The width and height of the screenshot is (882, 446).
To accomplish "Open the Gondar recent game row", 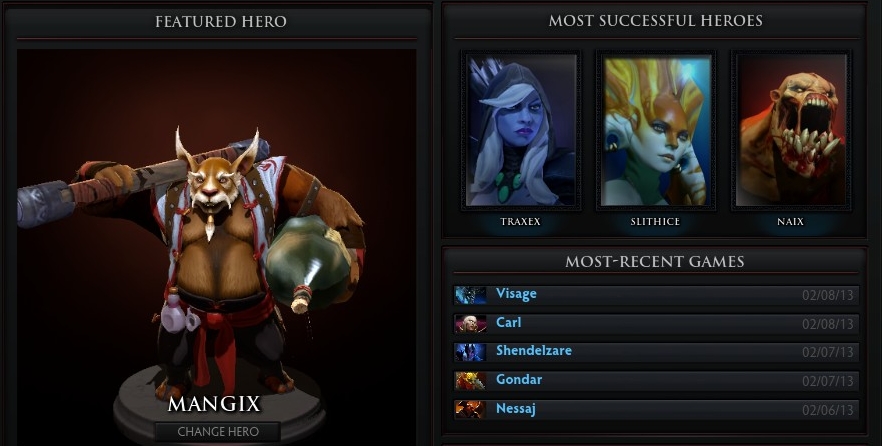I will pos(655,380).
